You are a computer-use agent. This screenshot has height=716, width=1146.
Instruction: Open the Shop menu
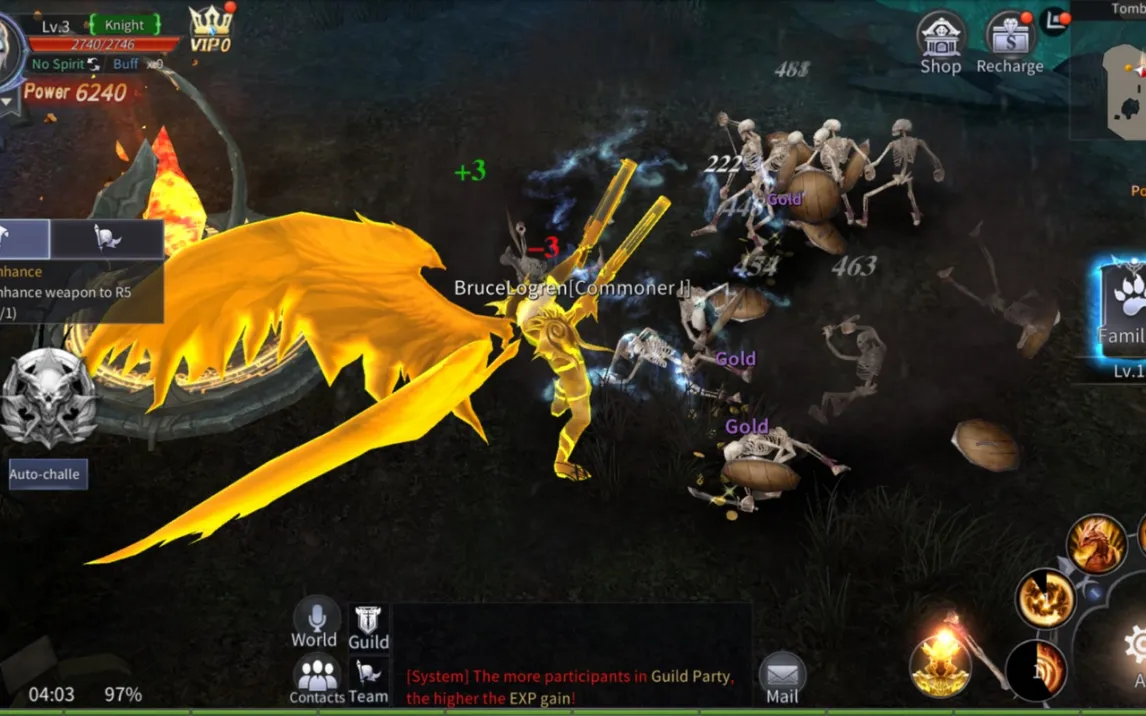click(x=940, y=44)
